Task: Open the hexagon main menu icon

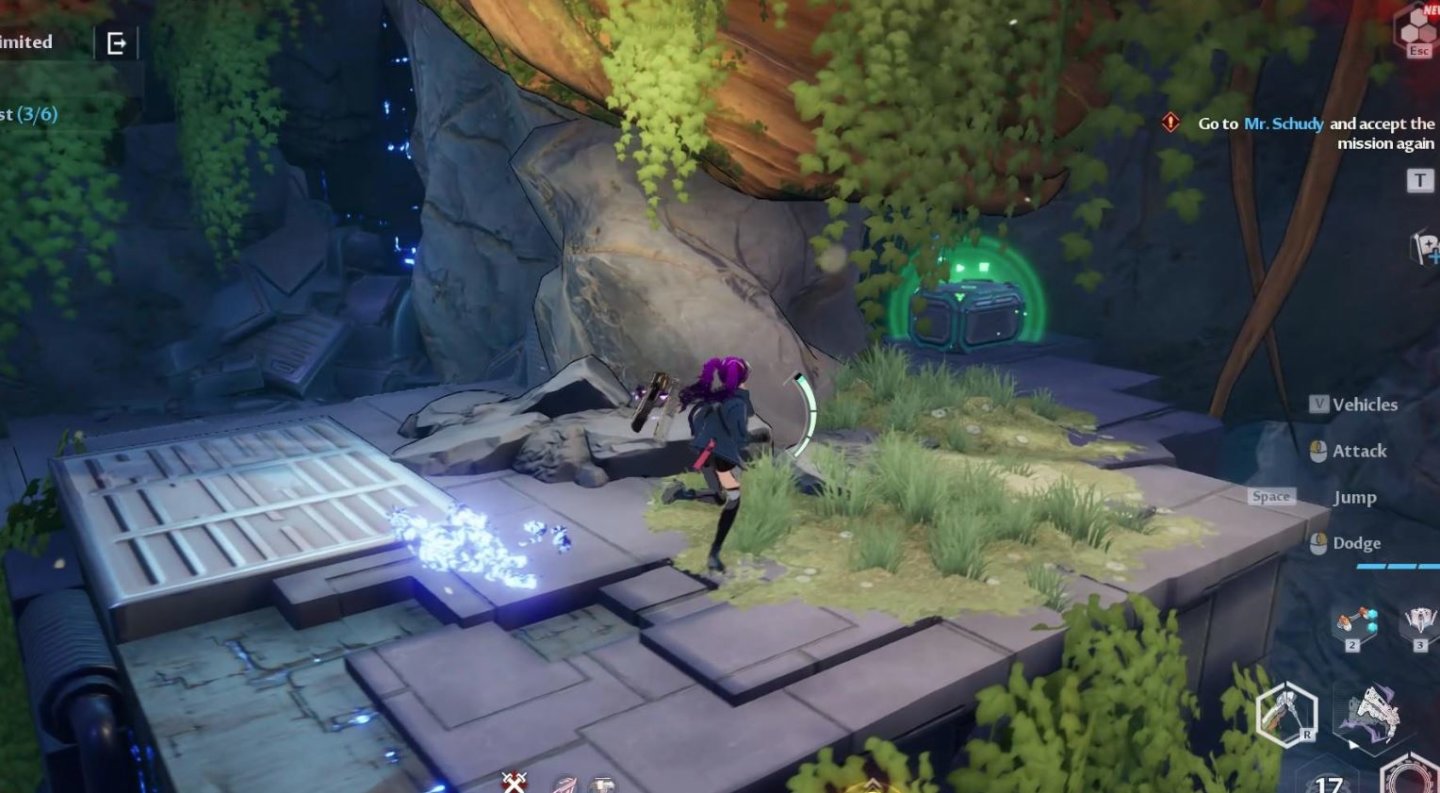Action: coord(1417,27)
